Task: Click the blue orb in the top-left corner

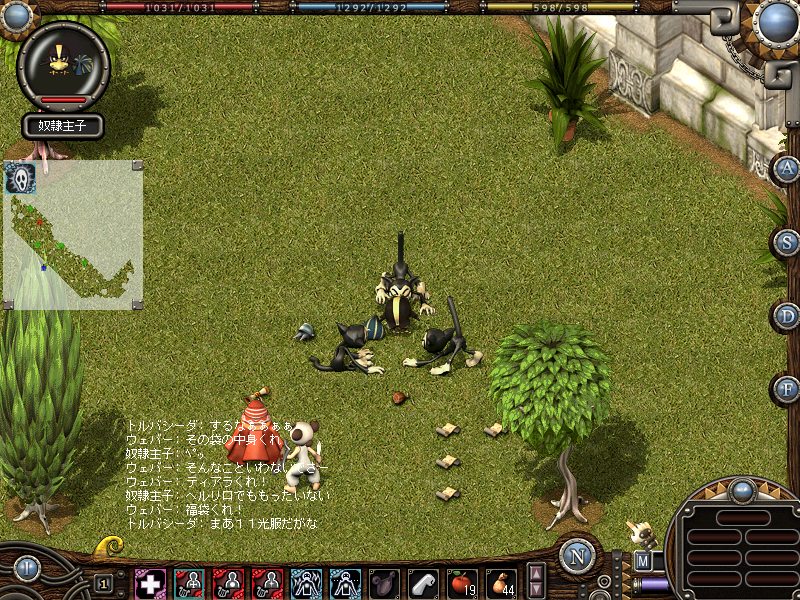Action: point(18,15)
